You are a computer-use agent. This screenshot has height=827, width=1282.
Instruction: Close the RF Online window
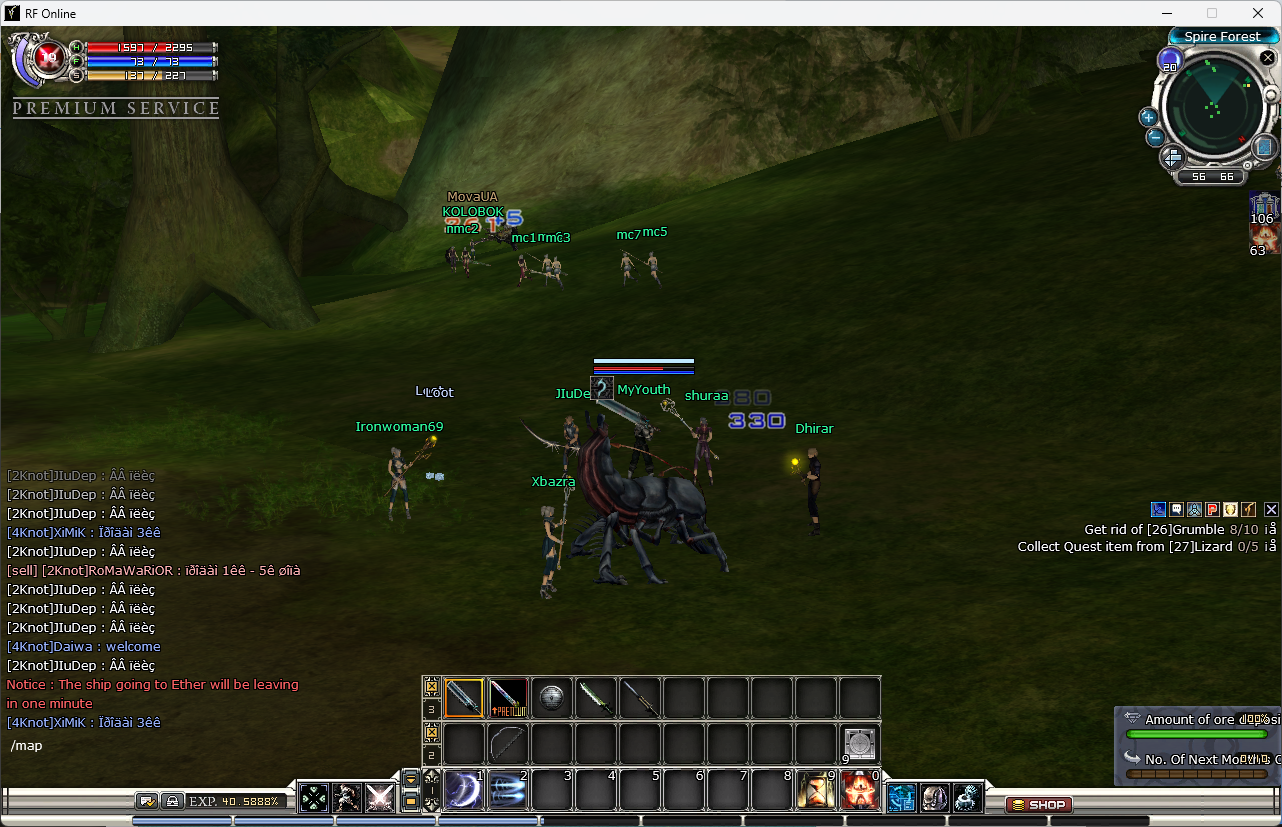pos(1258,13)
